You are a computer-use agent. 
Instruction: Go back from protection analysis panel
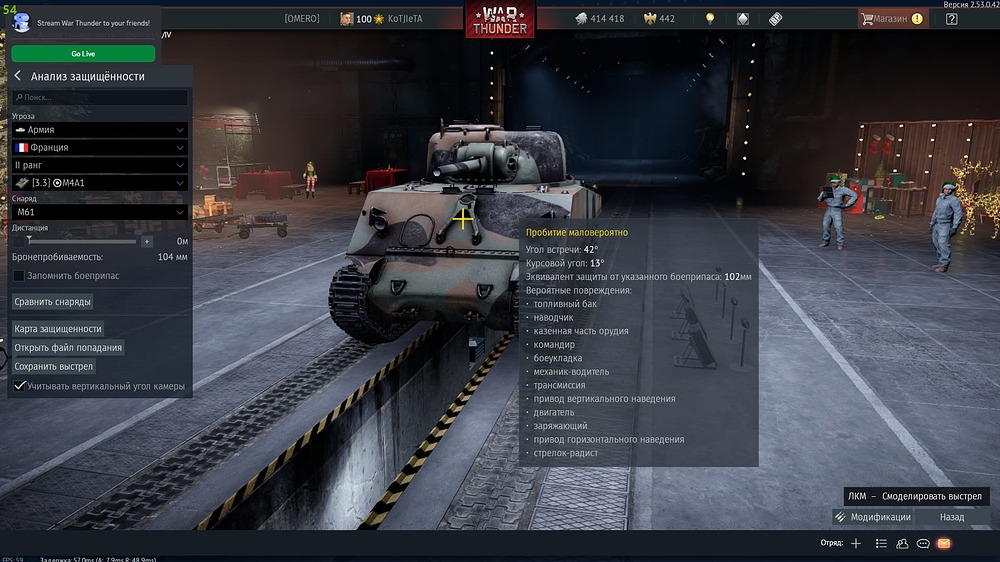tap(18, 76)
